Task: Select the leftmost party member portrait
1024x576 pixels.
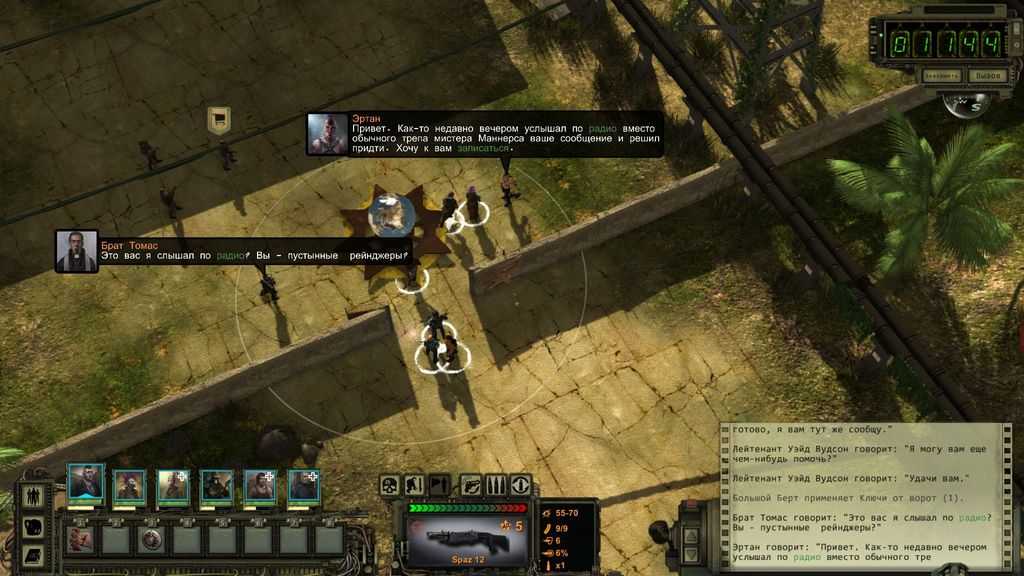Action: [x=85, y=484]
